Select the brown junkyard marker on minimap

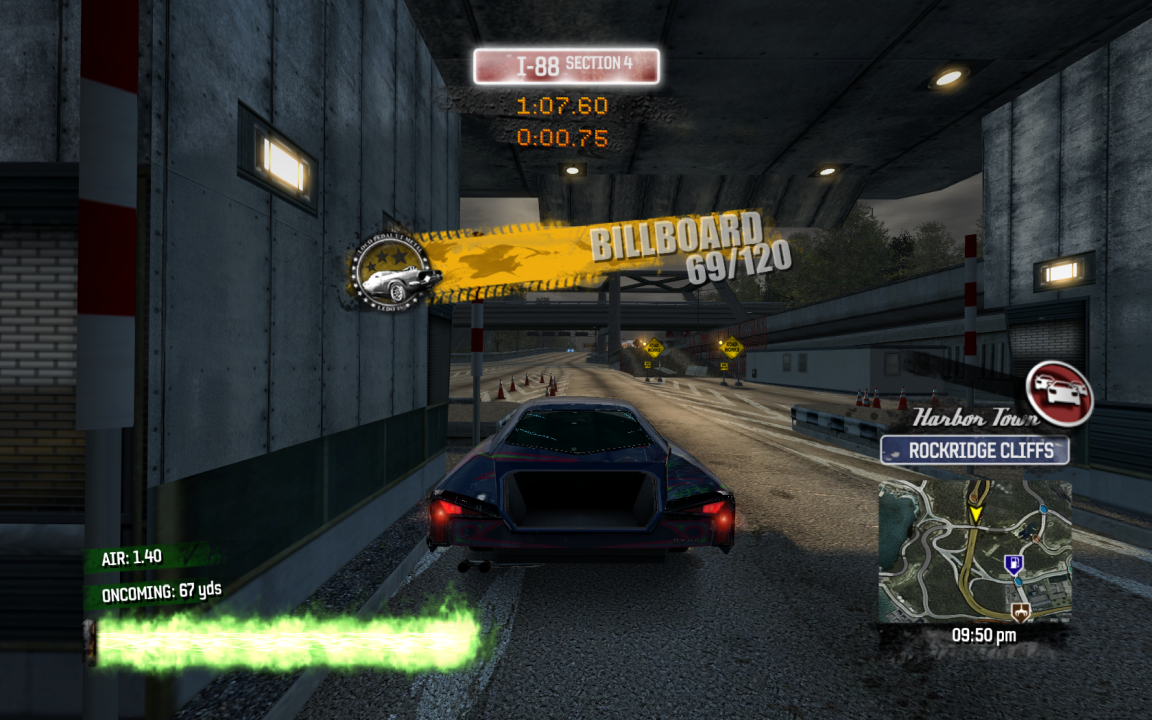click(x=1021, y=611)
